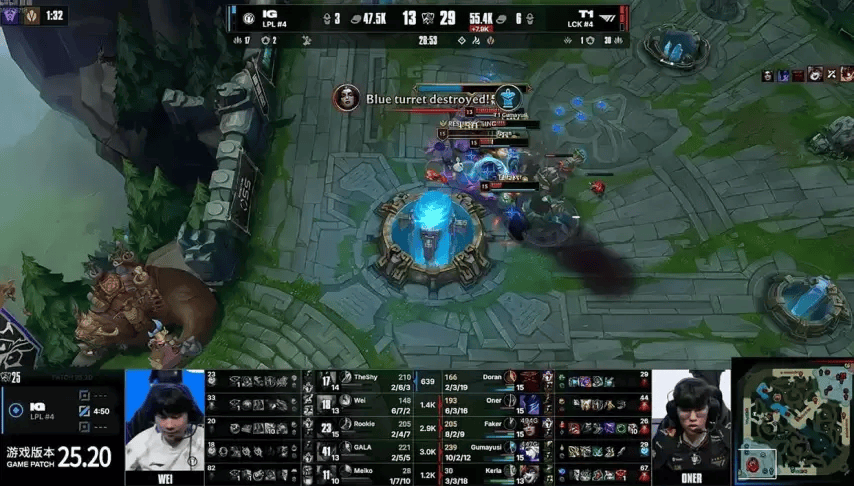The image size is (854, 486).
Task: Click the minimap
Action: 793,422
